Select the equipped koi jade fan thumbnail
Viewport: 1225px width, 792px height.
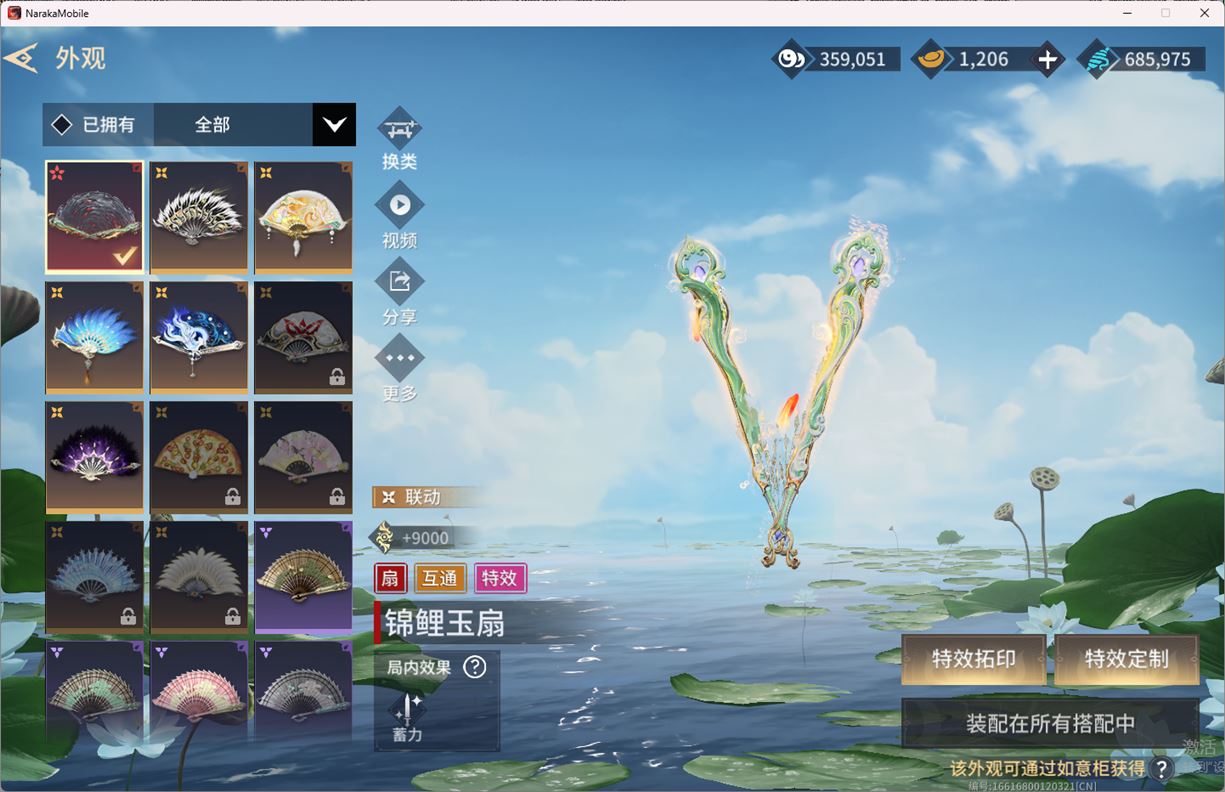(x=95, y=217)
